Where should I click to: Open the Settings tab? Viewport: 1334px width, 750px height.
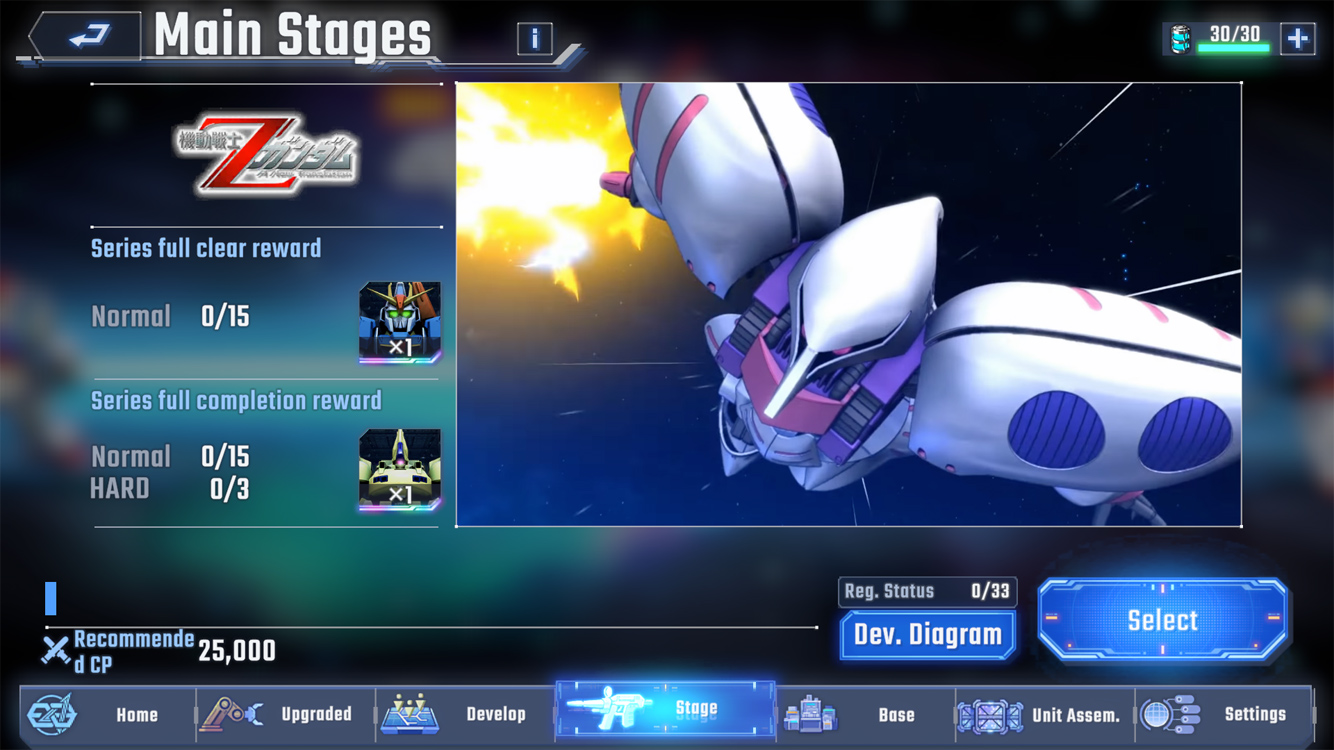[x=1224, y=714]
